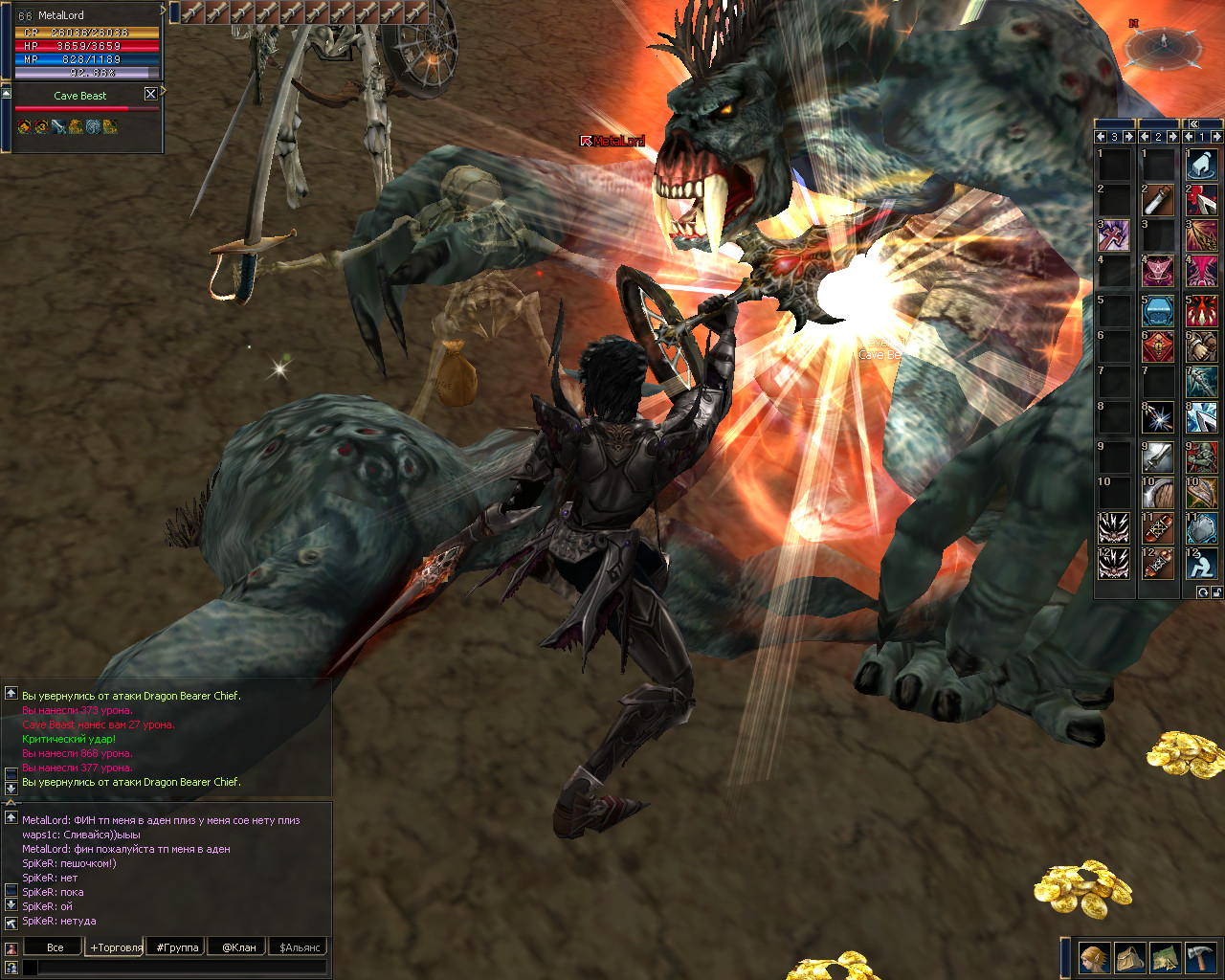
Task: Open the inventory bag icon
Action: tap(1129, 957)
